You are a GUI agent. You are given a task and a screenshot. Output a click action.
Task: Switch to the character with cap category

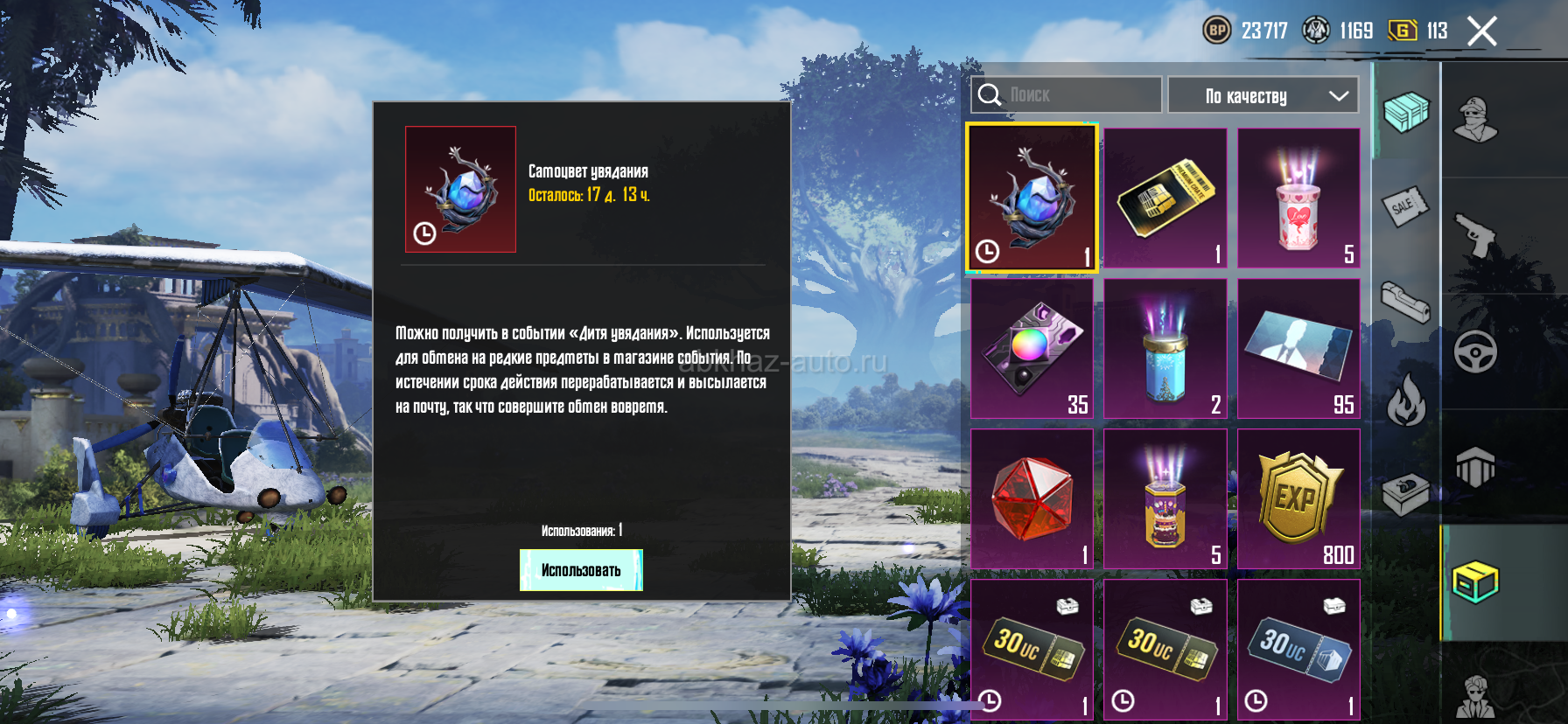(1475, 119)
